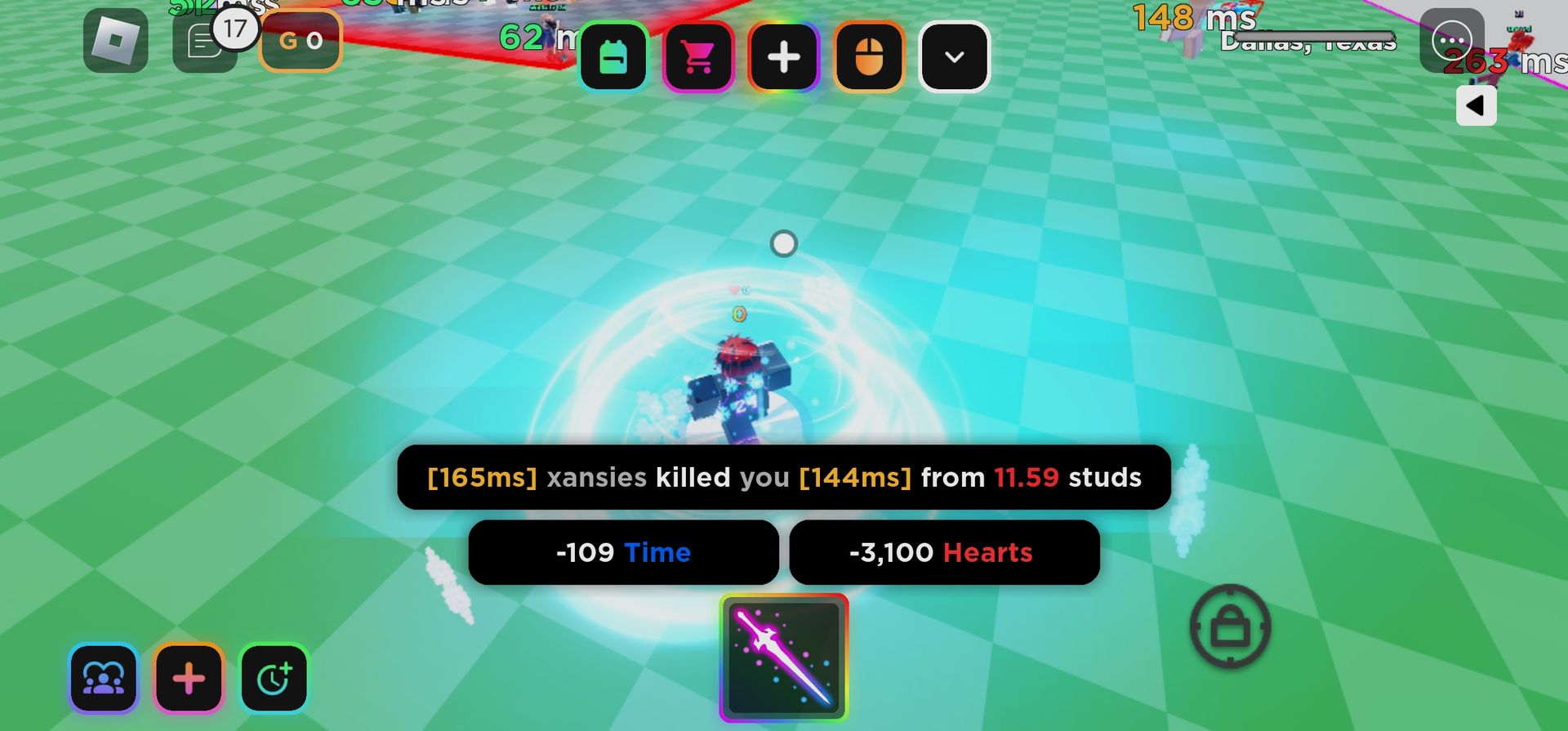Image resolution: width=1568 pixels, height=731 pixels.
Task: Tap the orange mouse icon button
Action: pos(869,57)
